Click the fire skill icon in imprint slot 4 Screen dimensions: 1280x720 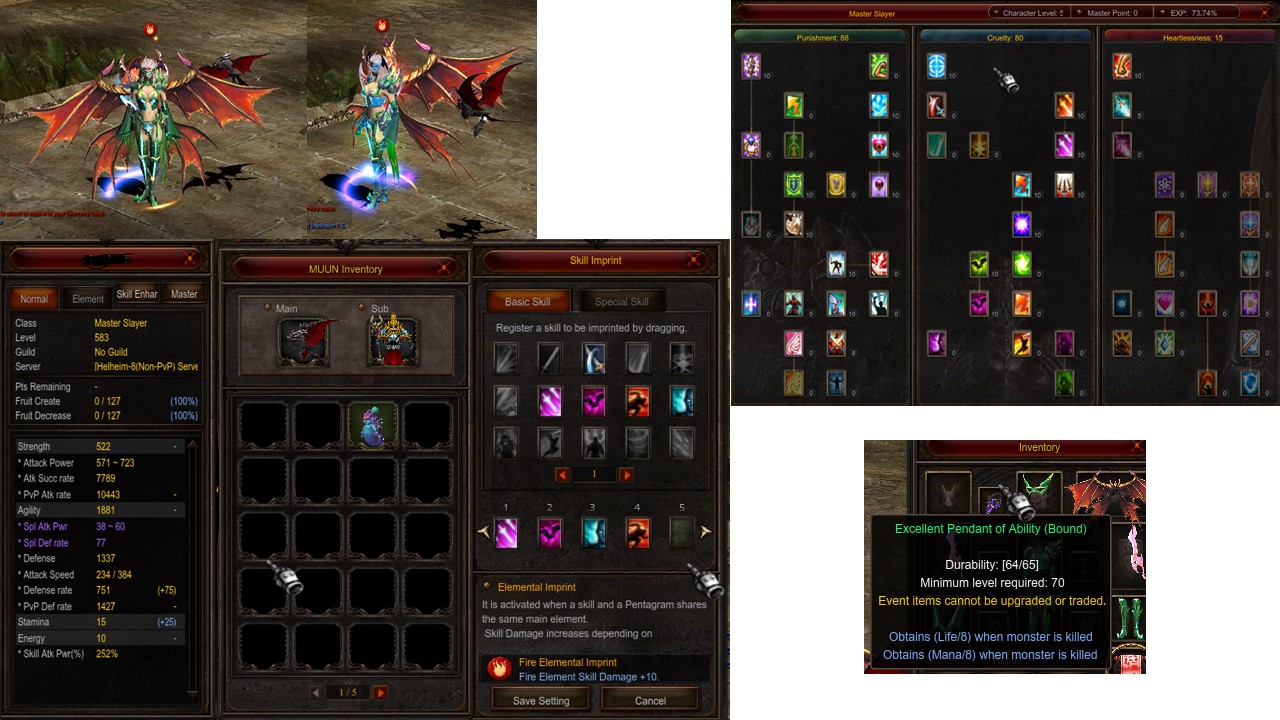(x=638, y=533)
